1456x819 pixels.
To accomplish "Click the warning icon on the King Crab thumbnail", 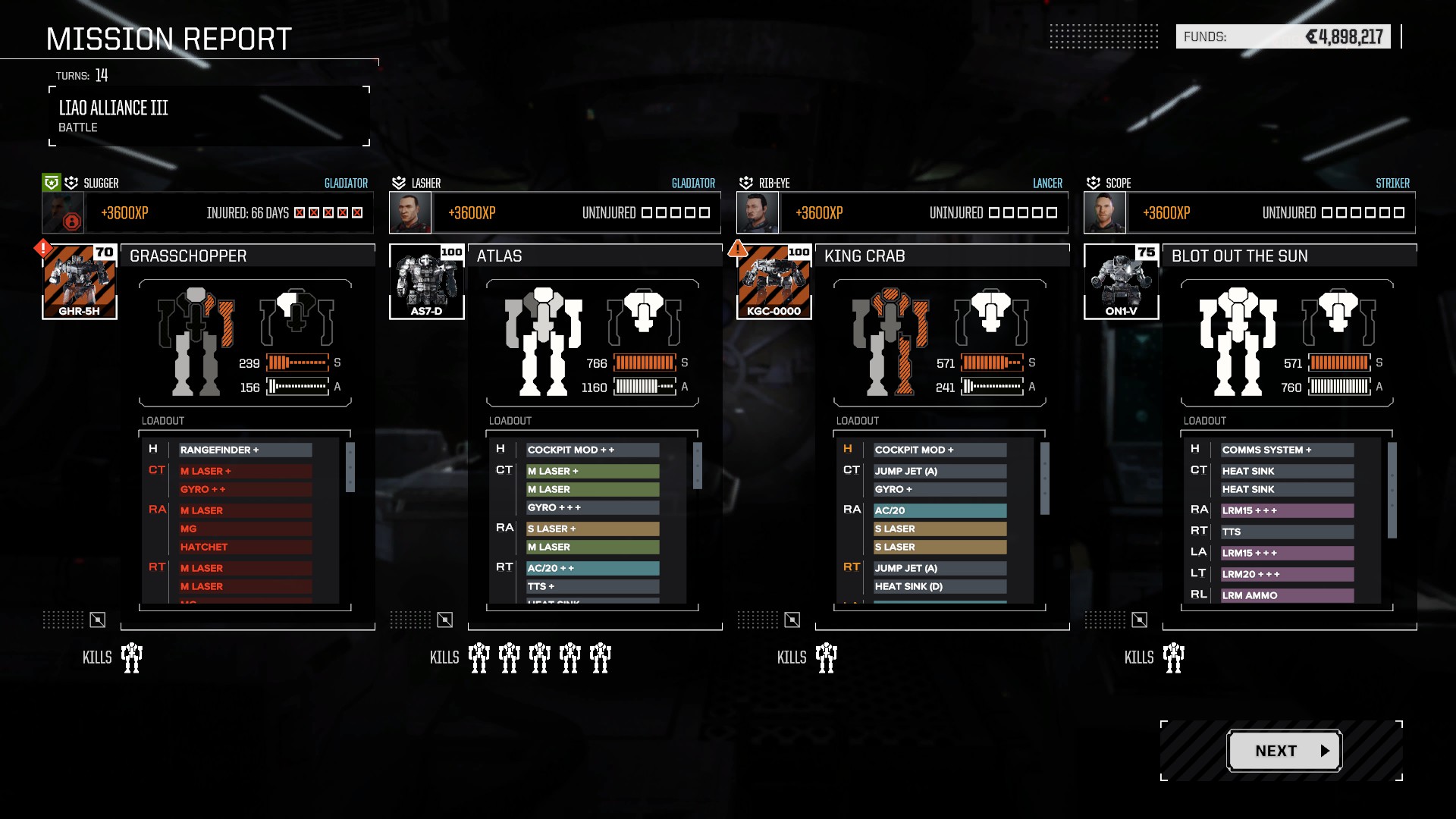I will point(739,248).
